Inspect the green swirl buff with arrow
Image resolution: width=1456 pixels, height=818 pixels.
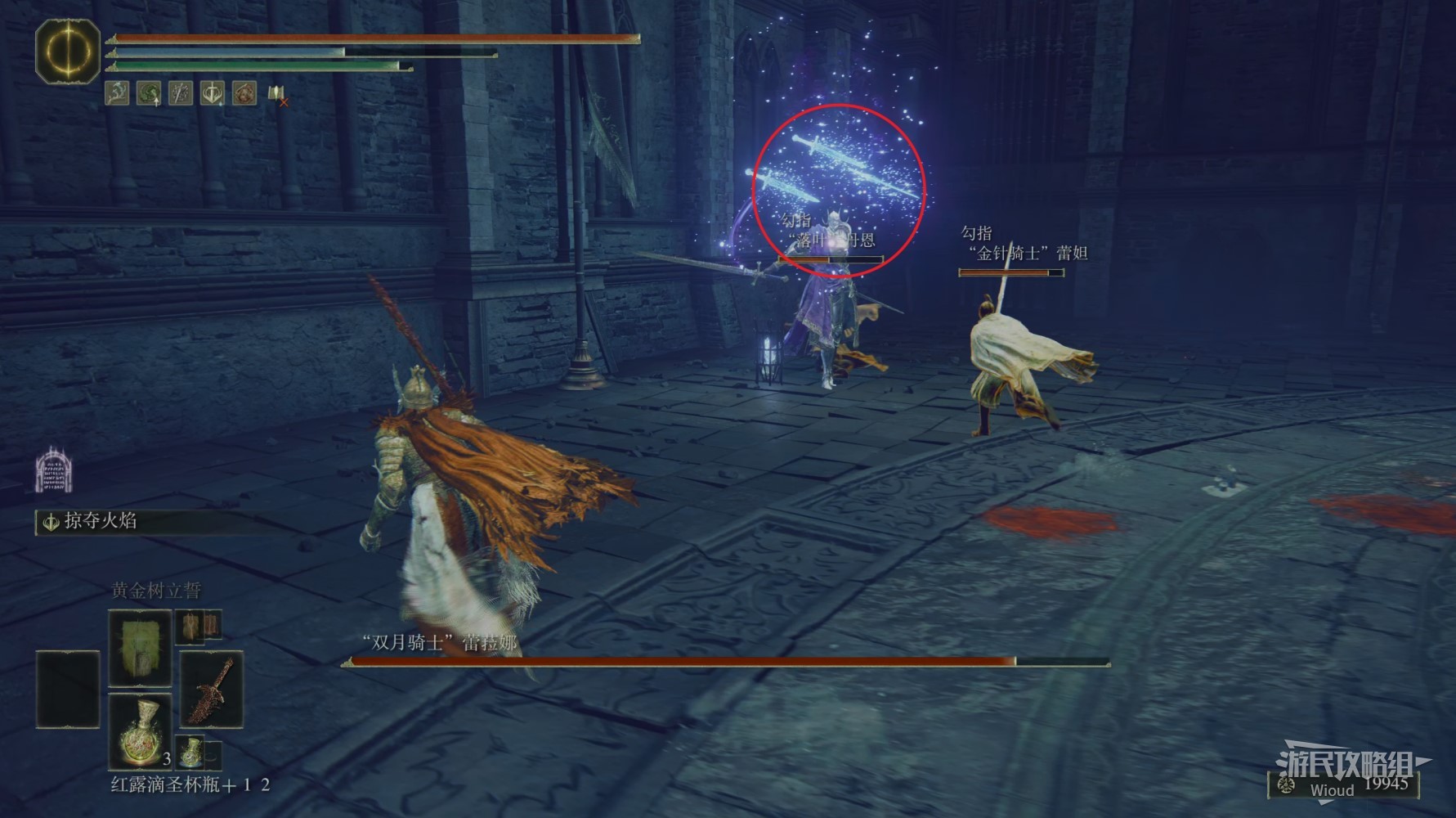pos(149,93)
